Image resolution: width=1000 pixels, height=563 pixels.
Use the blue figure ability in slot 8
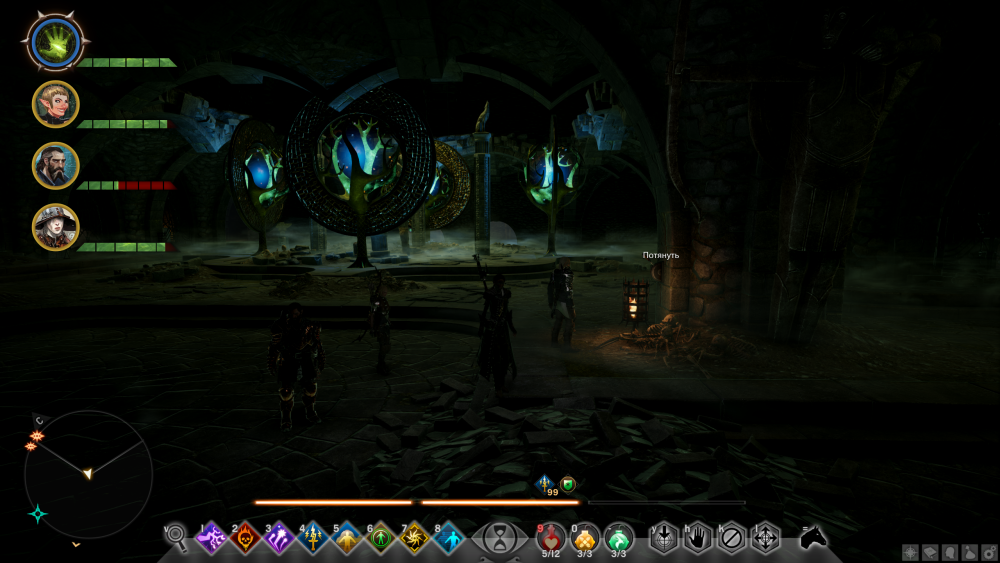[x=449, y=539]
